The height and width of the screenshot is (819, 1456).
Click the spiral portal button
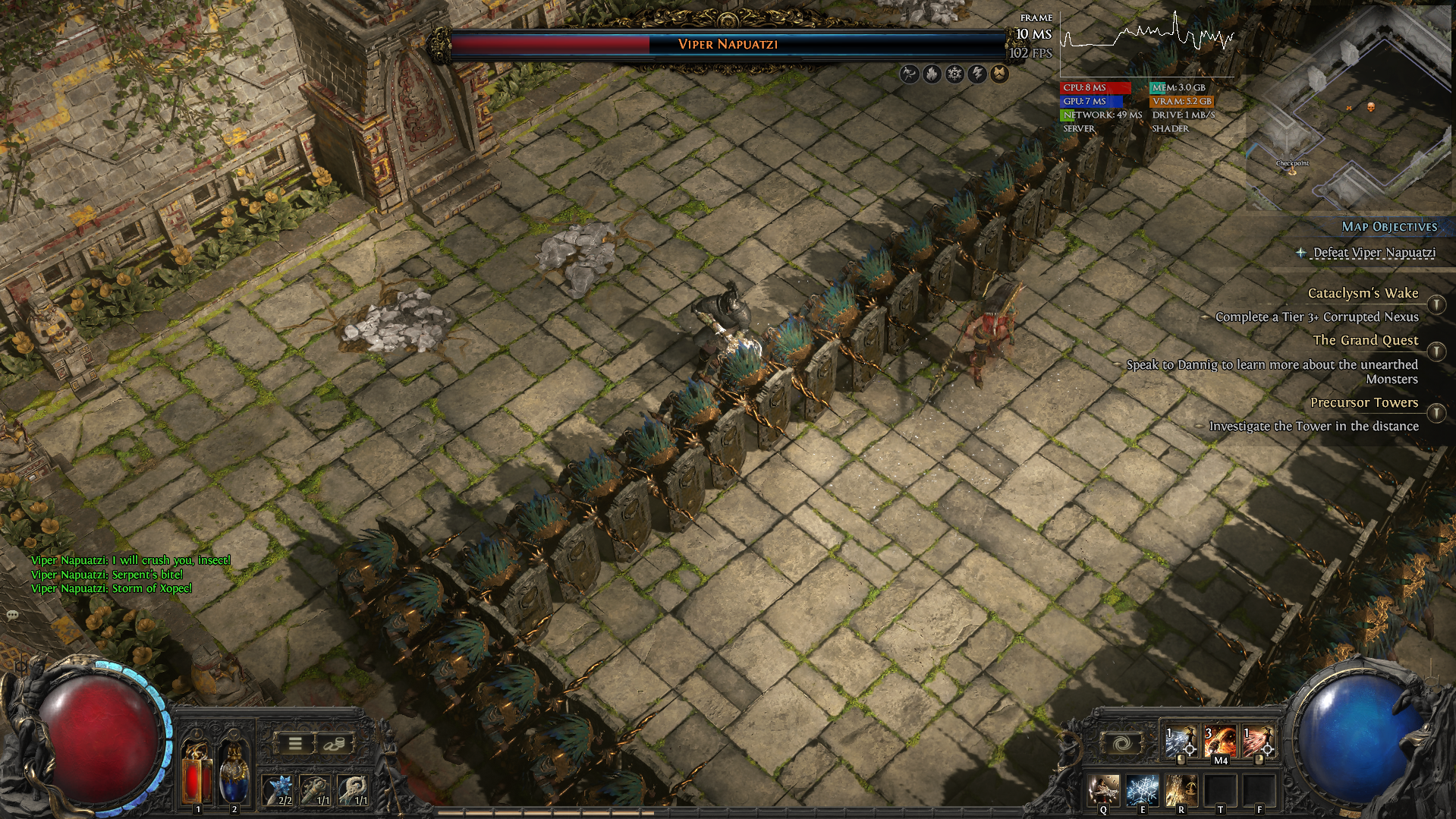[1122, 743]
